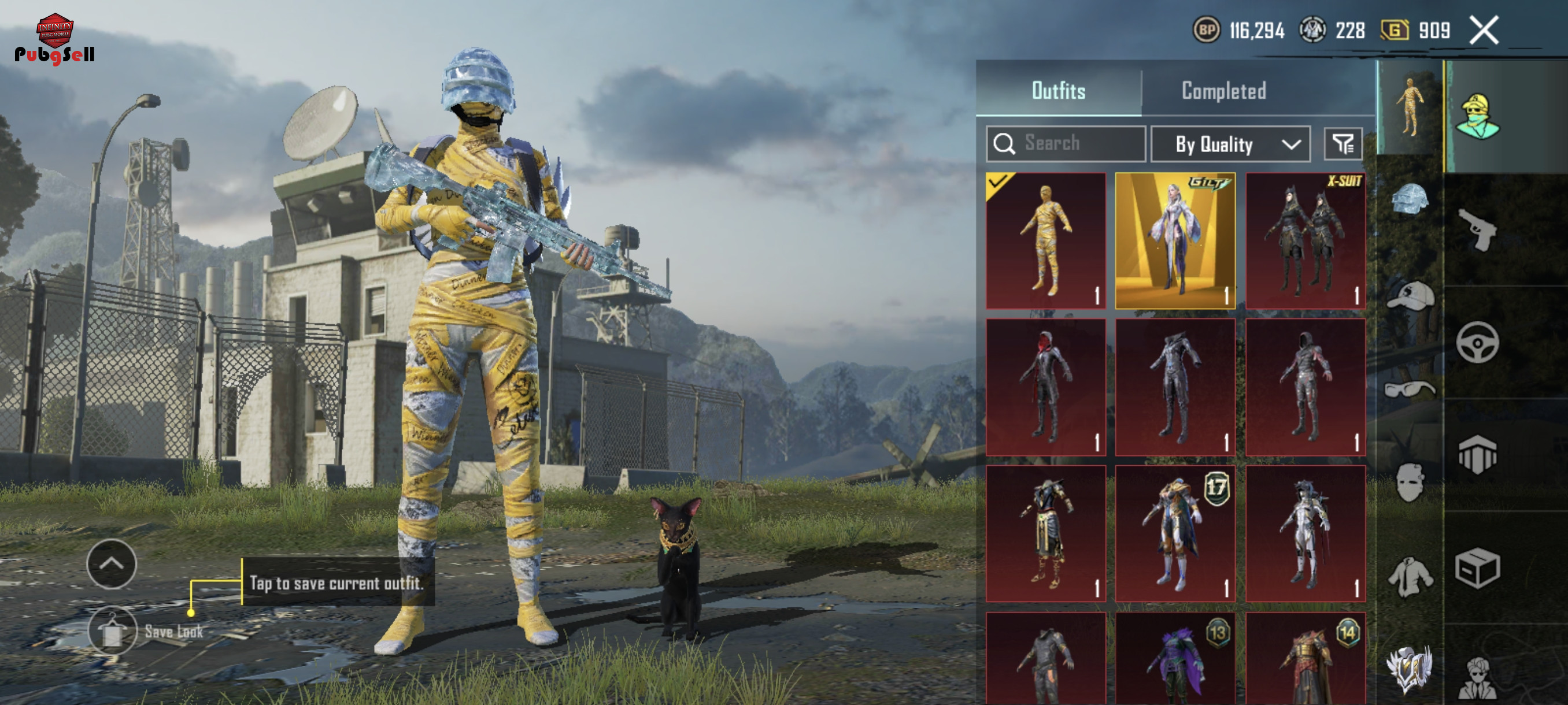The image size is (1568, 705).
Task: Open the weapon pistol category
Action: click(1477, 229)
